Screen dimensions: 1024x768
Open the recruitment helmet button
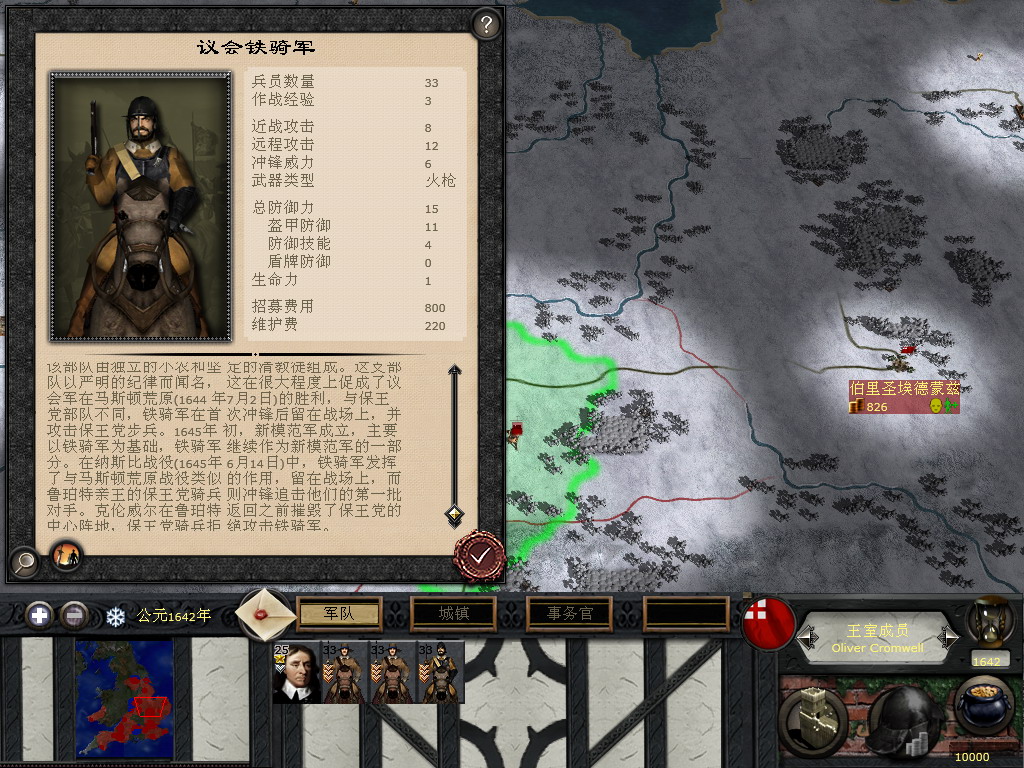pos(905,716)
